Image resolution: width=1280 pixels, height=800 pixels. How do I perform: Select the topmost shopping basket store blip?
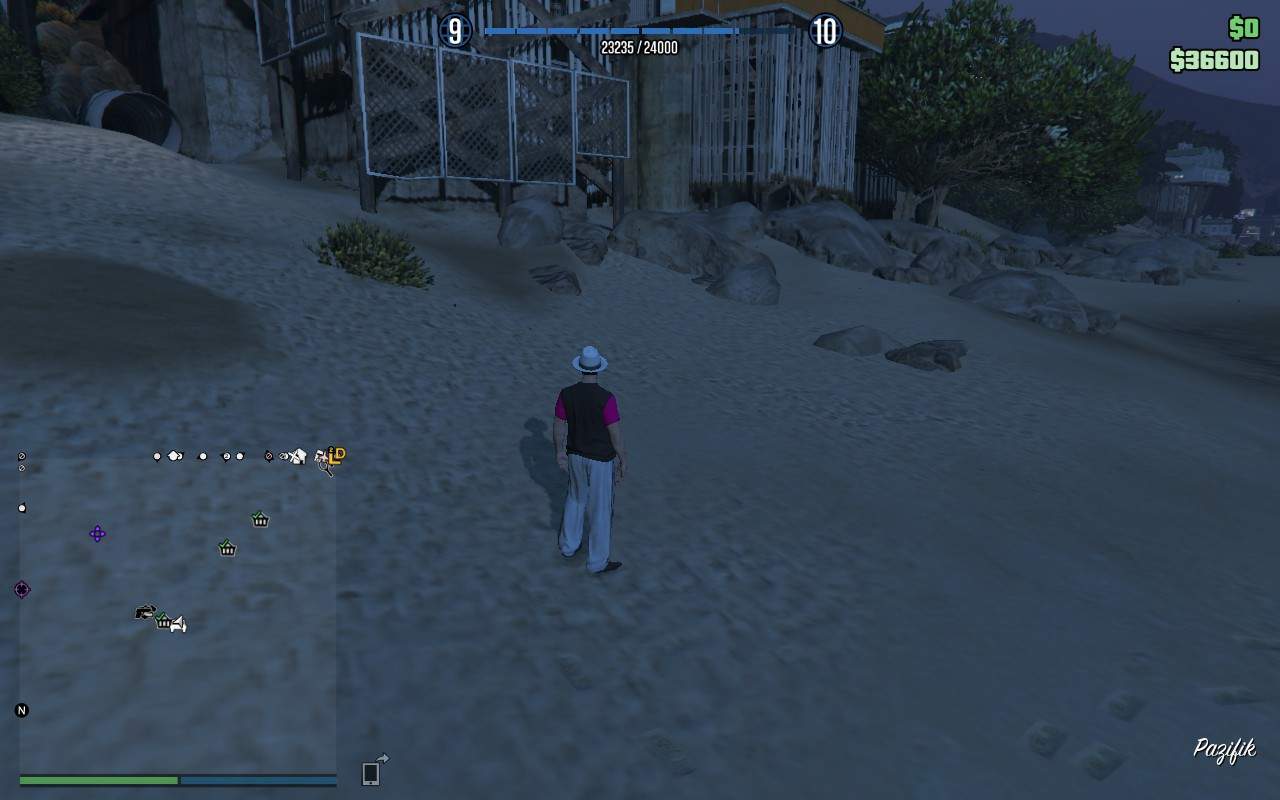(x=259, y=519)
